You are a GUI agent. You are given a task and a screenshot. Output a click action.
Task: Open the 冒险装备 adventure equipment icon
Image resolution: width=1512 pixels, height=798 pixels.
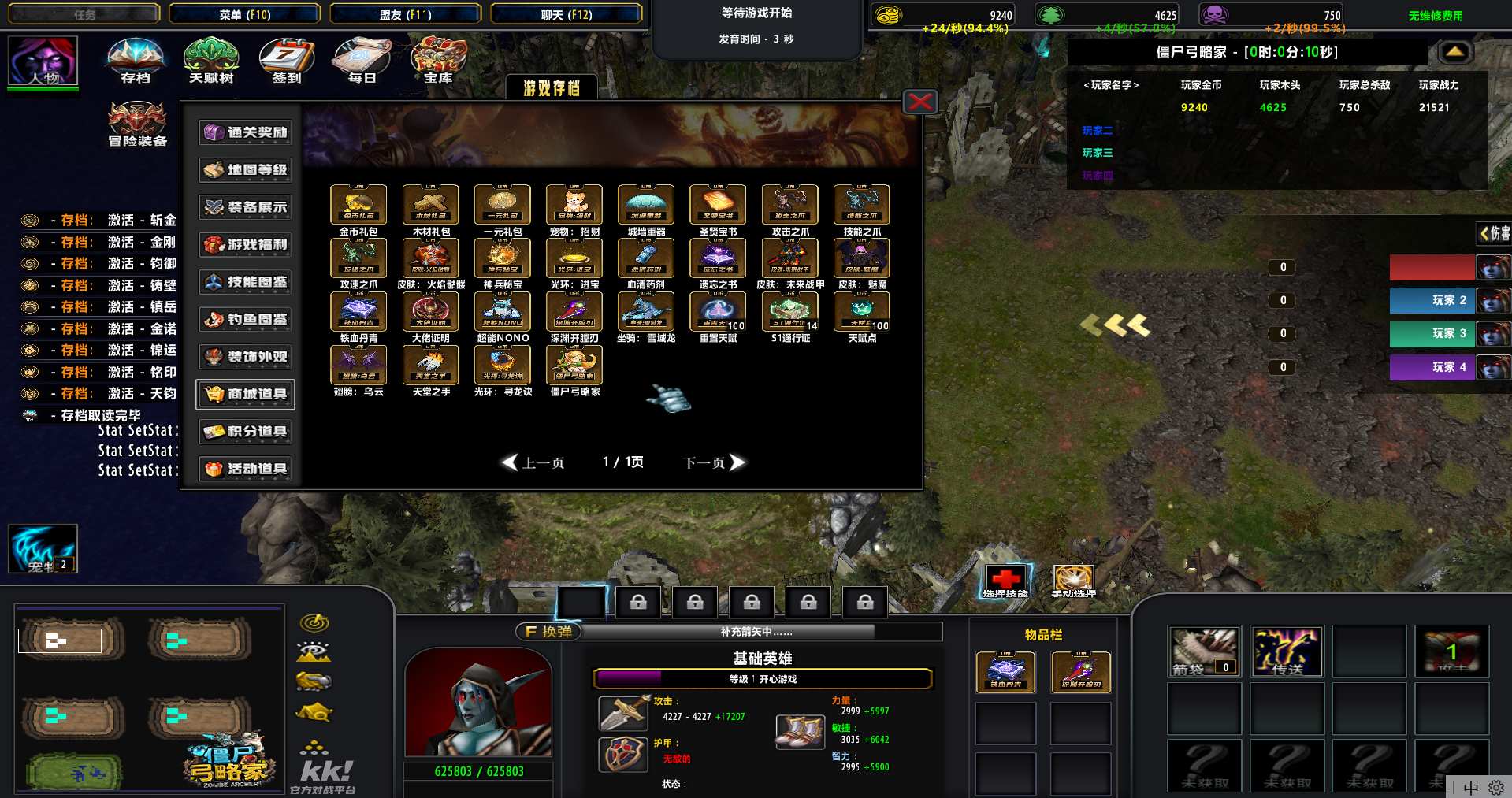137,122
